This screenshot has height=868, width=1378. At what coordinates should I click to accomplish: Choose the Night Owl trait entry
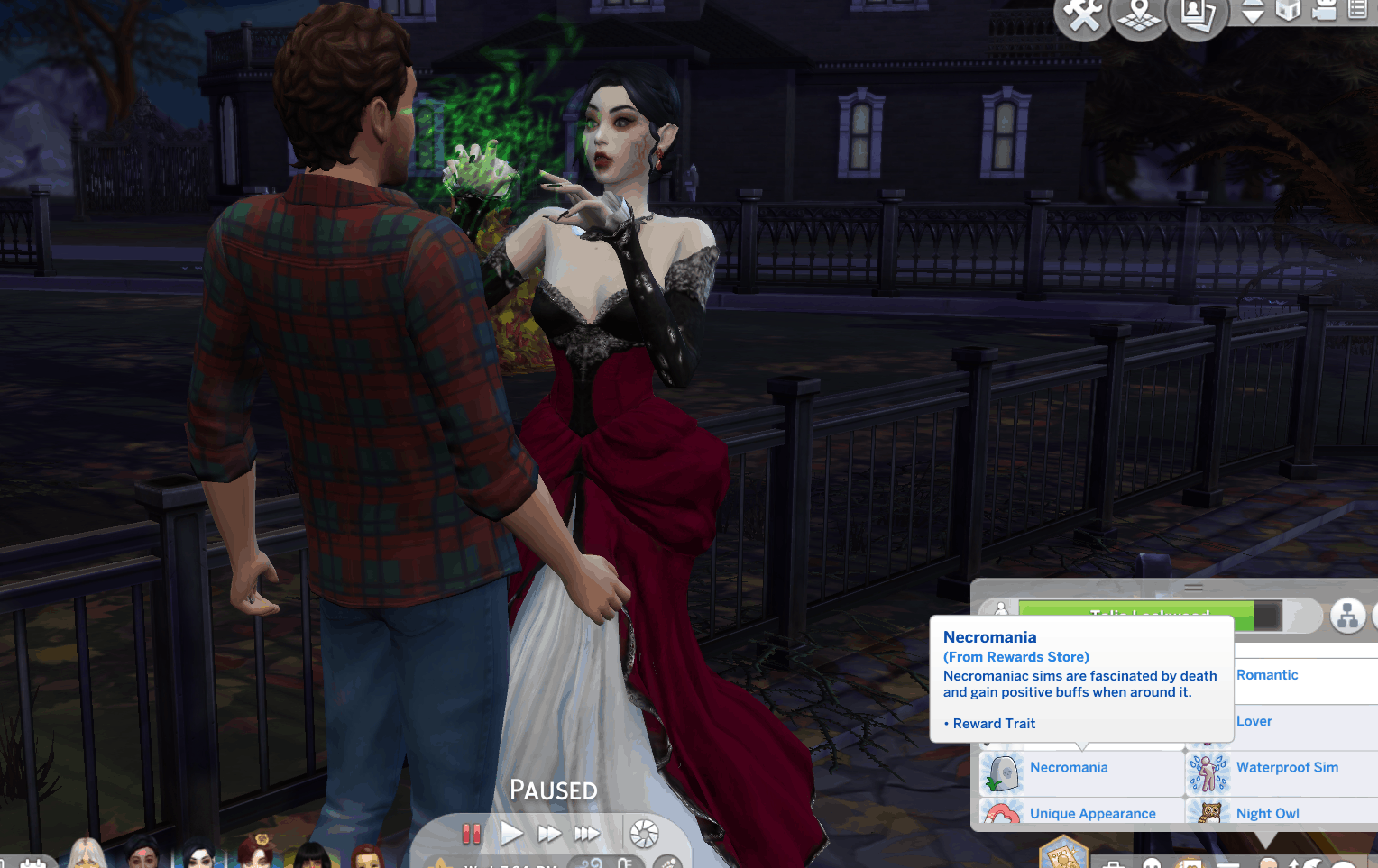pos(1267,813)
